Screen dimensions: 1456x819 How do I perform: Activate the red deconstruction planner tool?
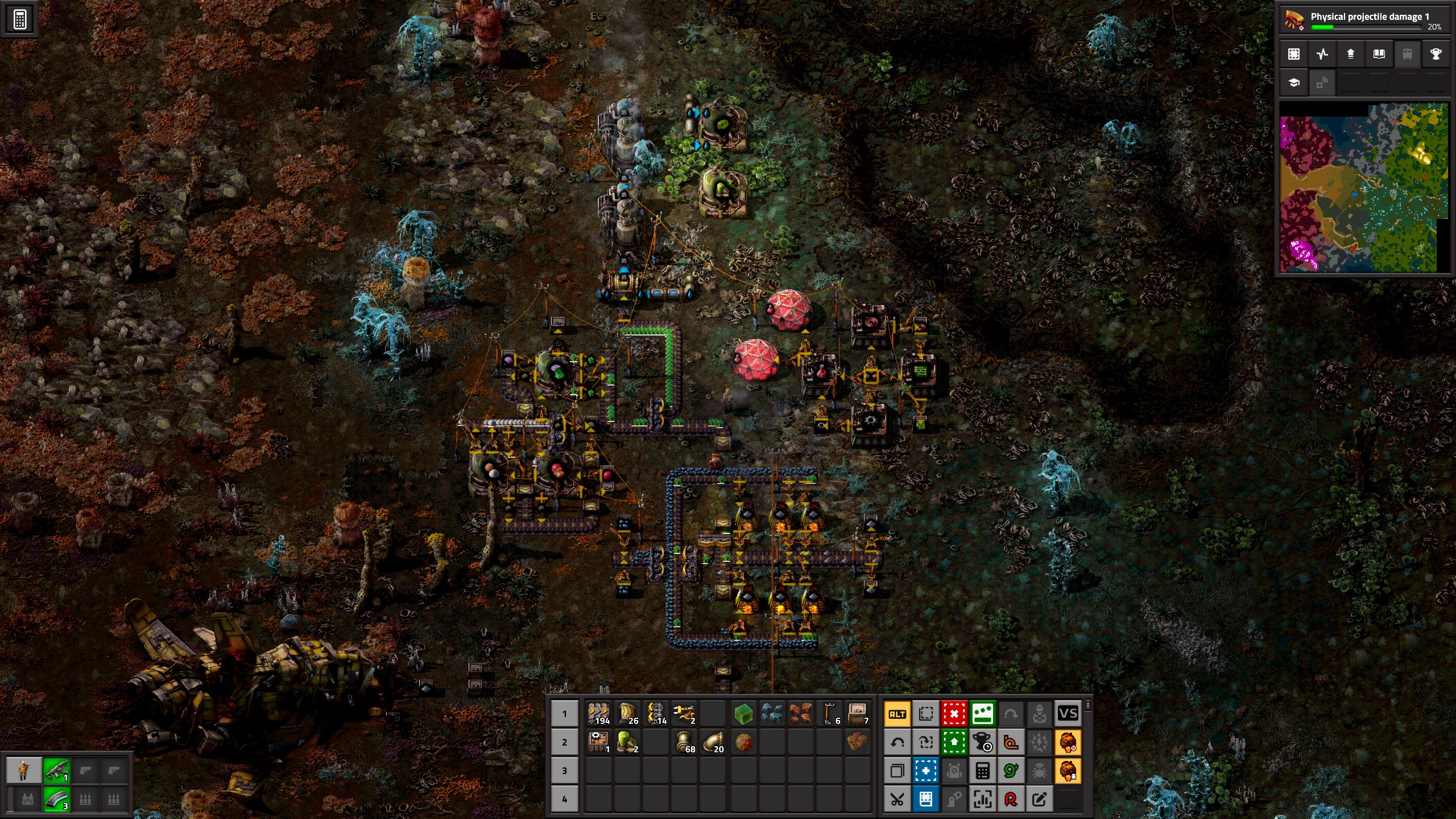point(954,714)
